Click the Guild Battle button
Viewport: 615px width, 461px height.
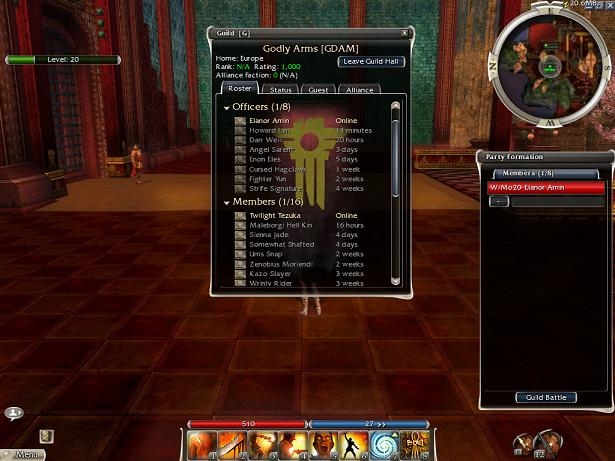point(546,397)
